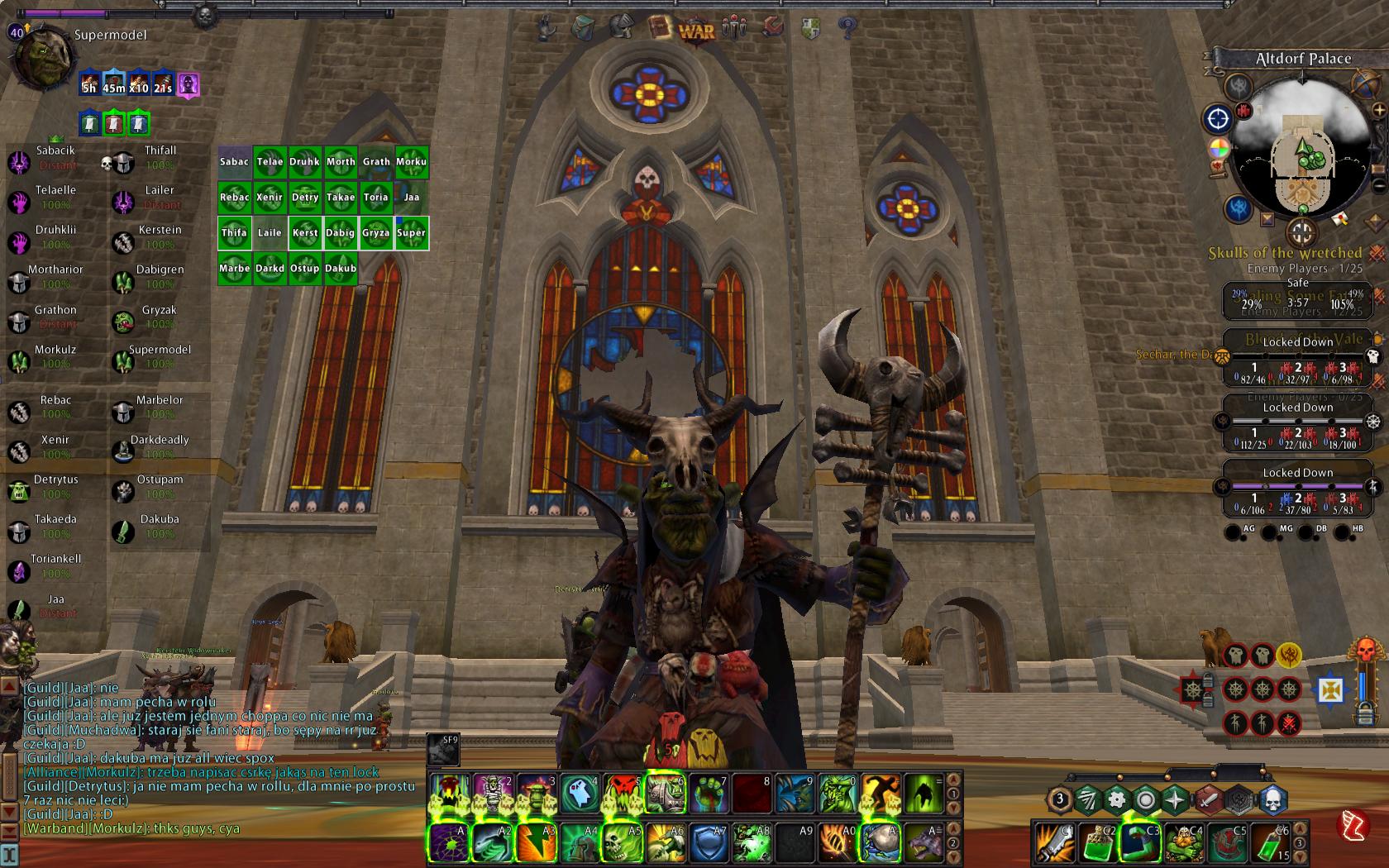Open the WAR main menu button
This screenshot has height=868, width=1389.
pyautogui.click(x=696, y=31)
